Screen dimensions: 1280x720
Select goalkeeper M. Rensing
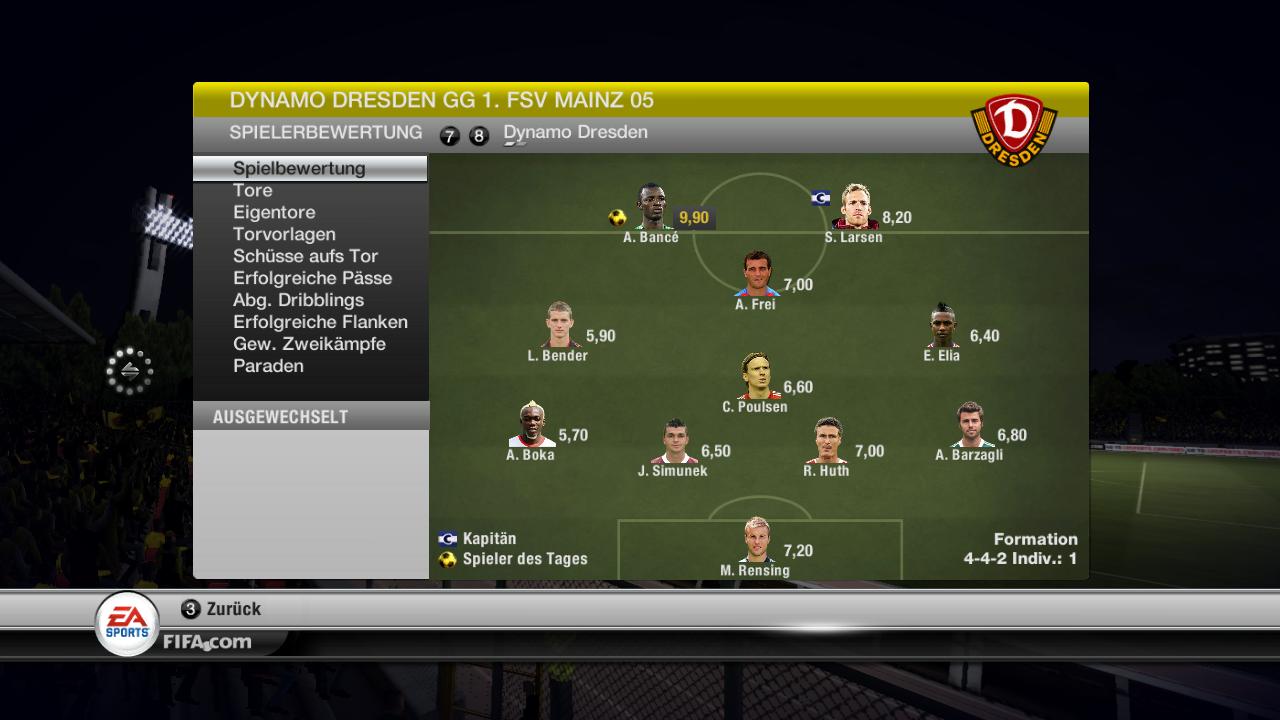tap(757, 541)
